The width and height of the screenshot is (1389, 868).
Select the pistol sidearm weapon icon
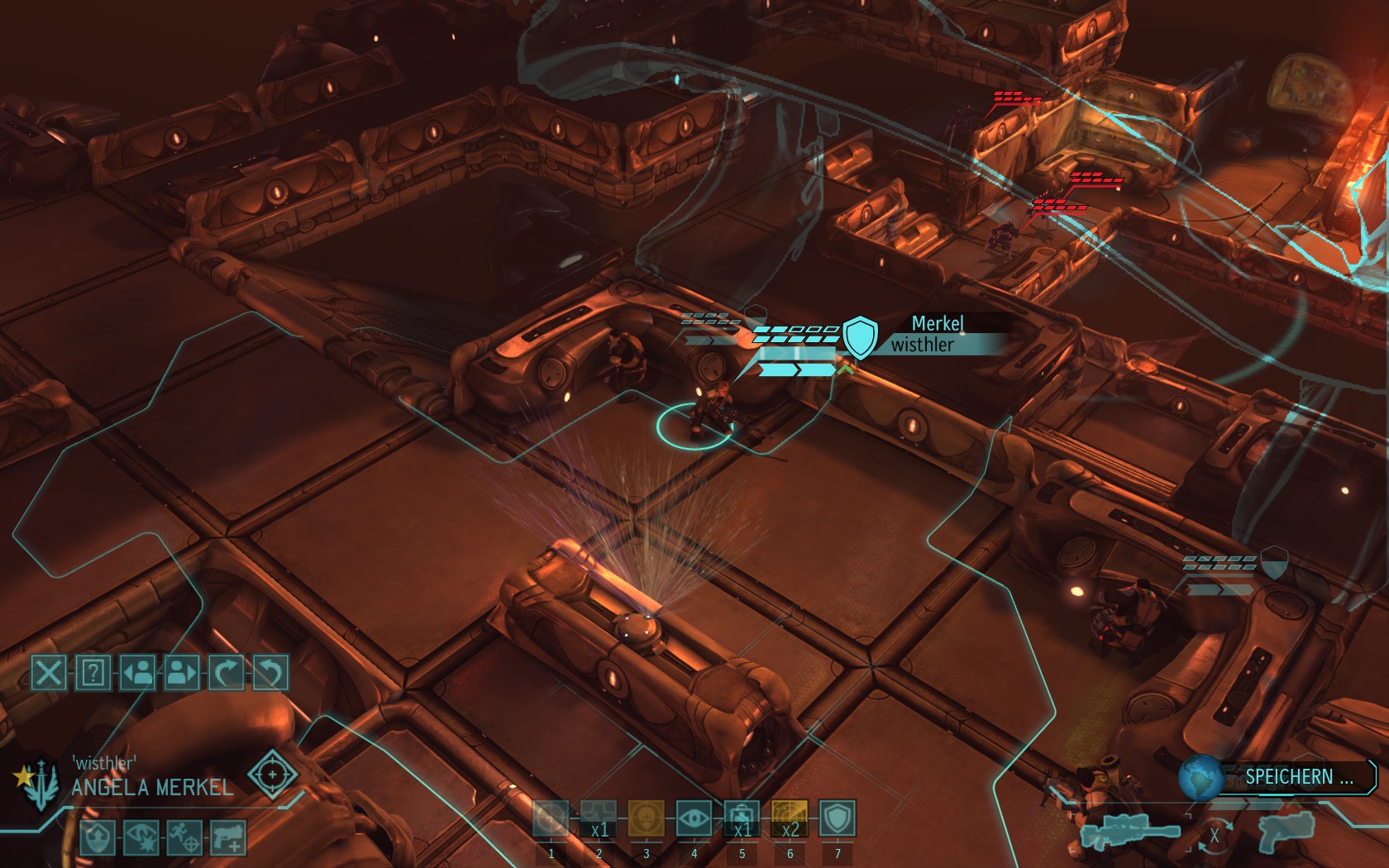(1283, 829)
